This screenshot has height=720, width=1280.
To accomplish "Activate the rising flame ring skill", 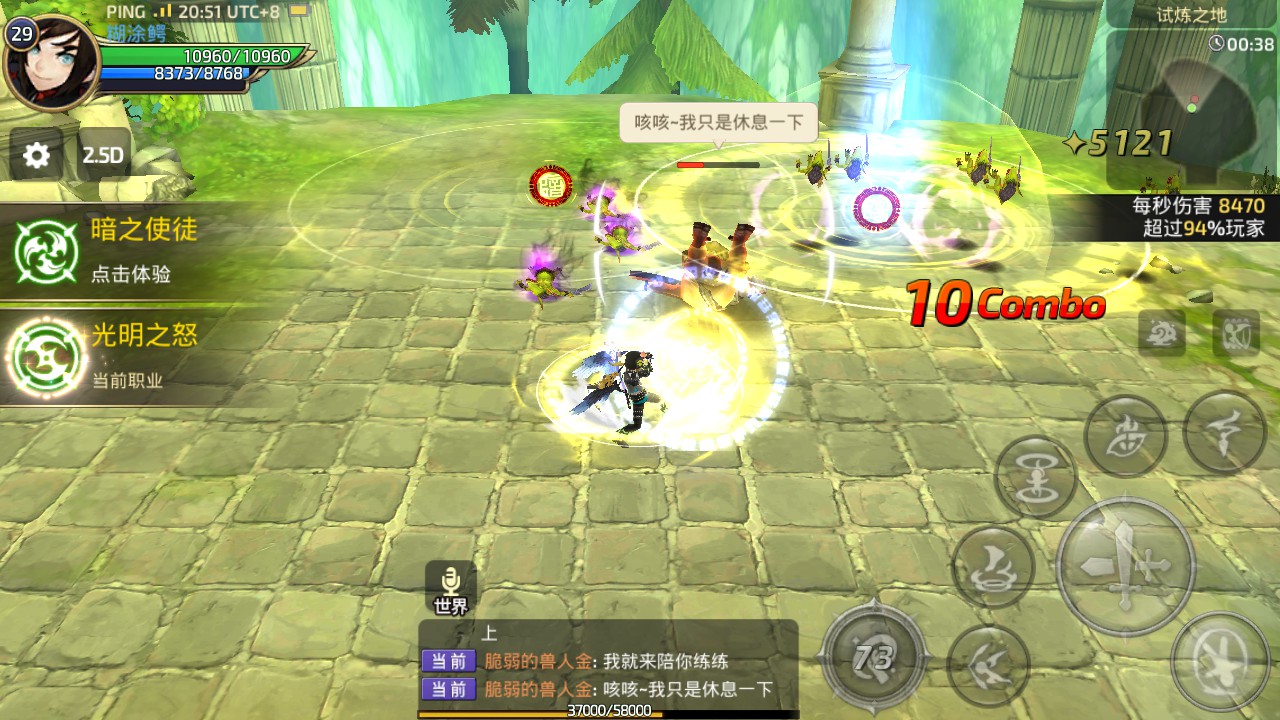I will 993,565.
